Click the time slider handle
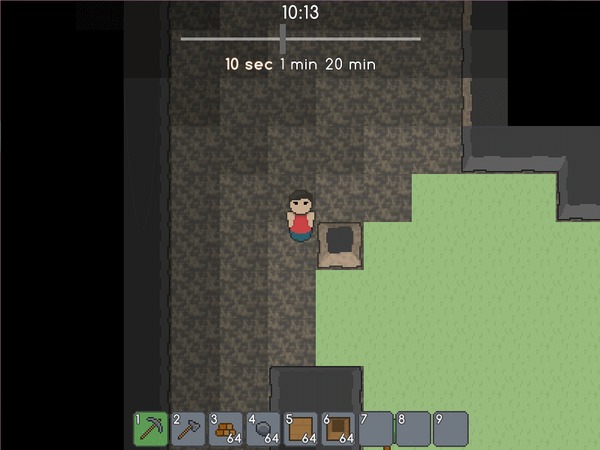Screen dimensions: 600x450 pyautogui.click(x=283, y=38)
